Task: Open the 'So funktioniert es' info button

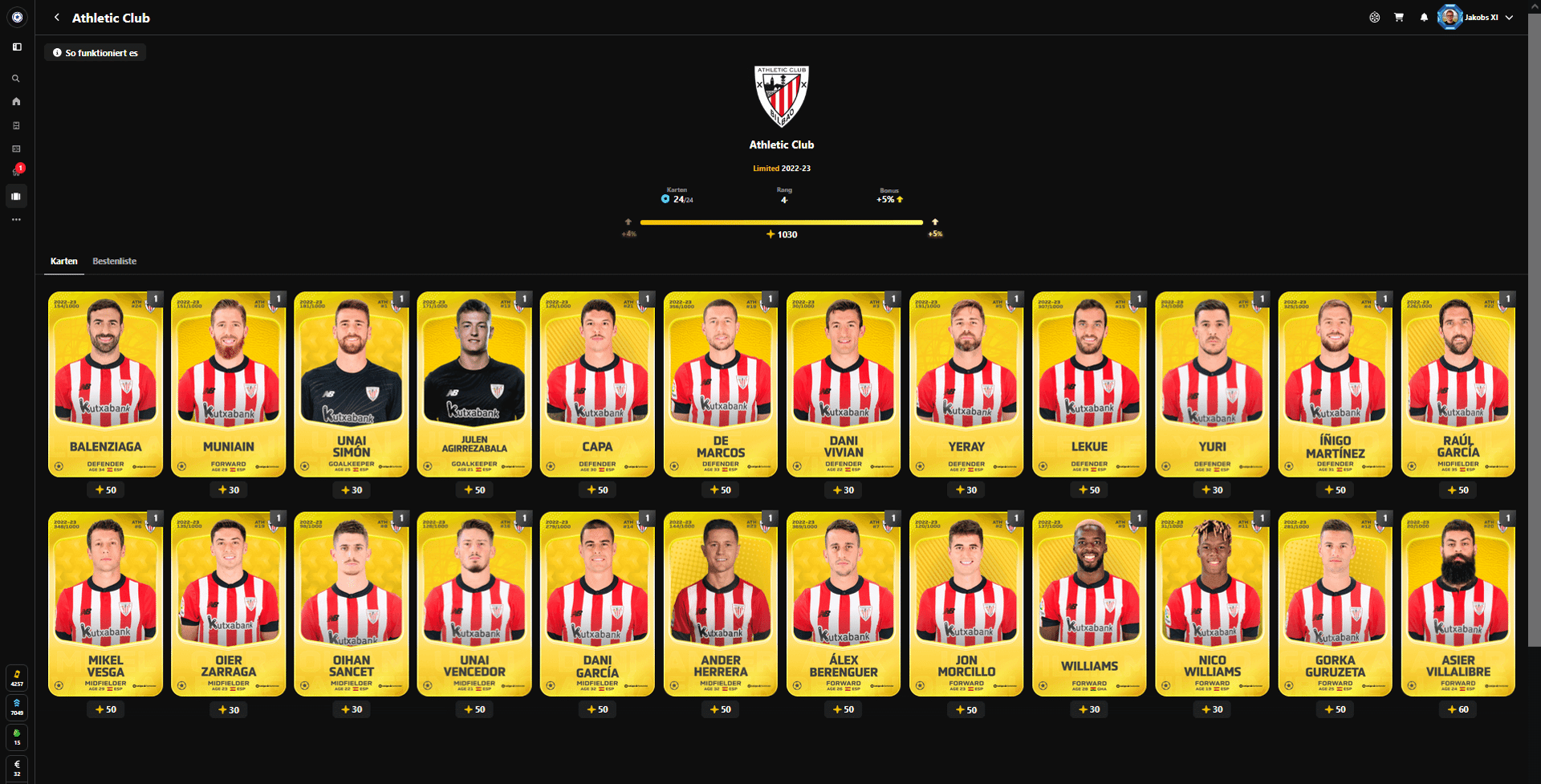Action: point(96,53)
